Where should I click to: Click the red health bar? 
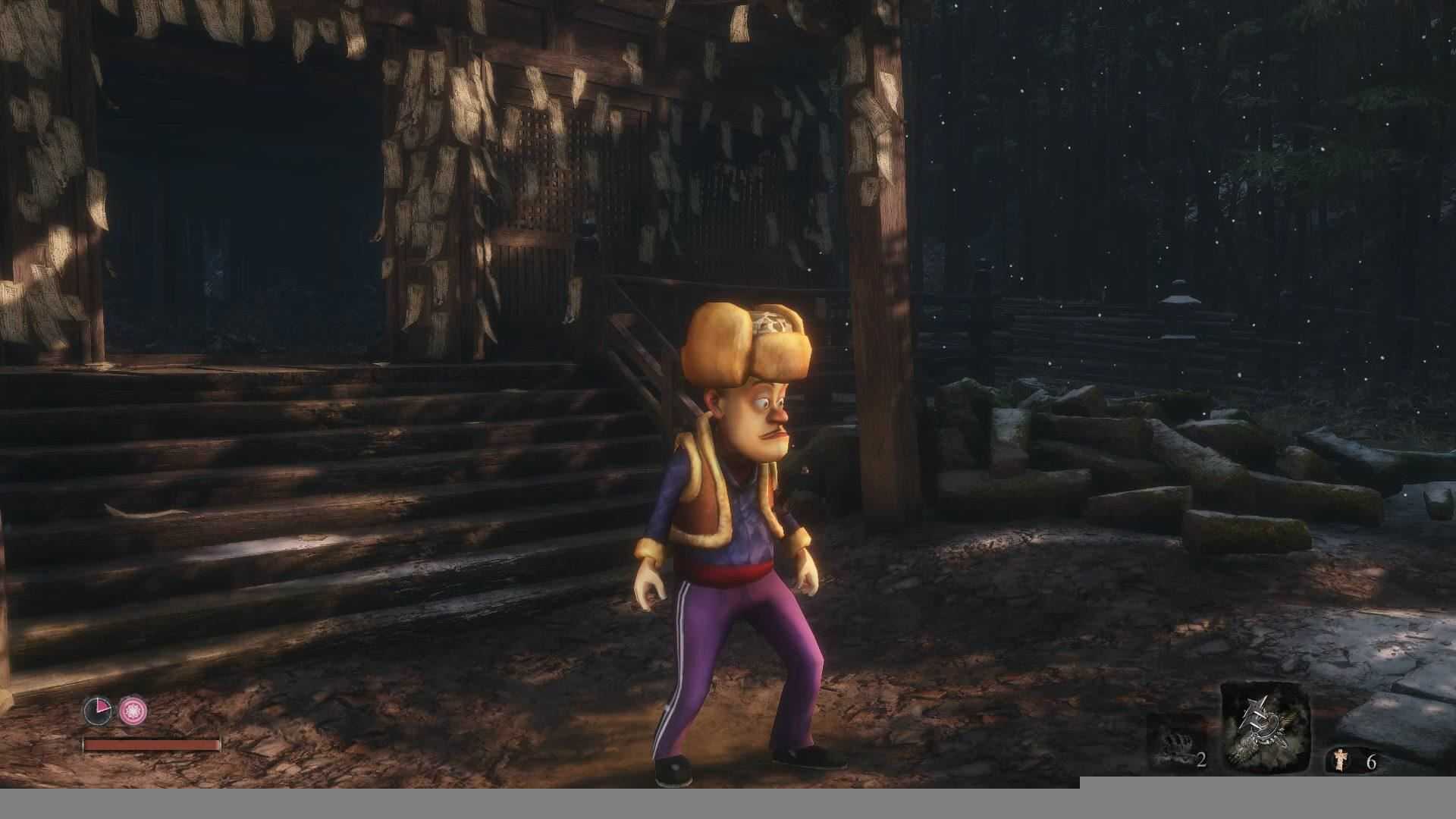[x=152, y=745]
